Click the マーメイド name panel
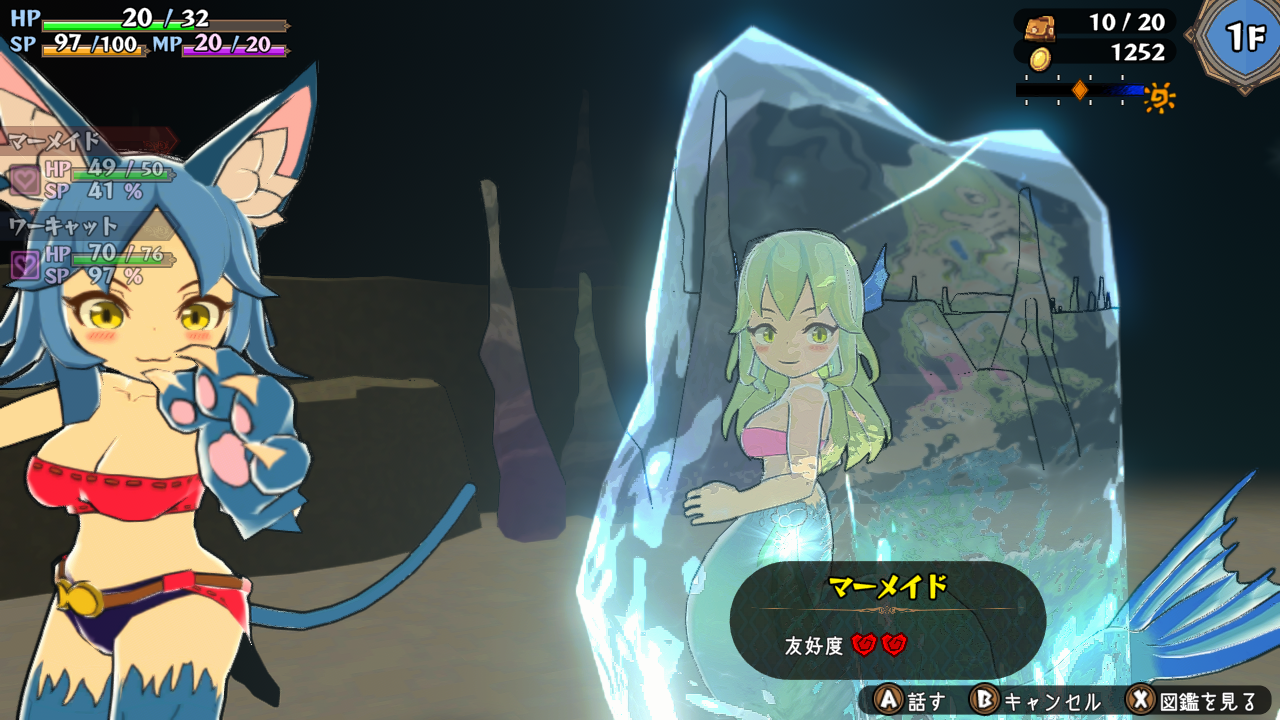 tap(888, 588)
